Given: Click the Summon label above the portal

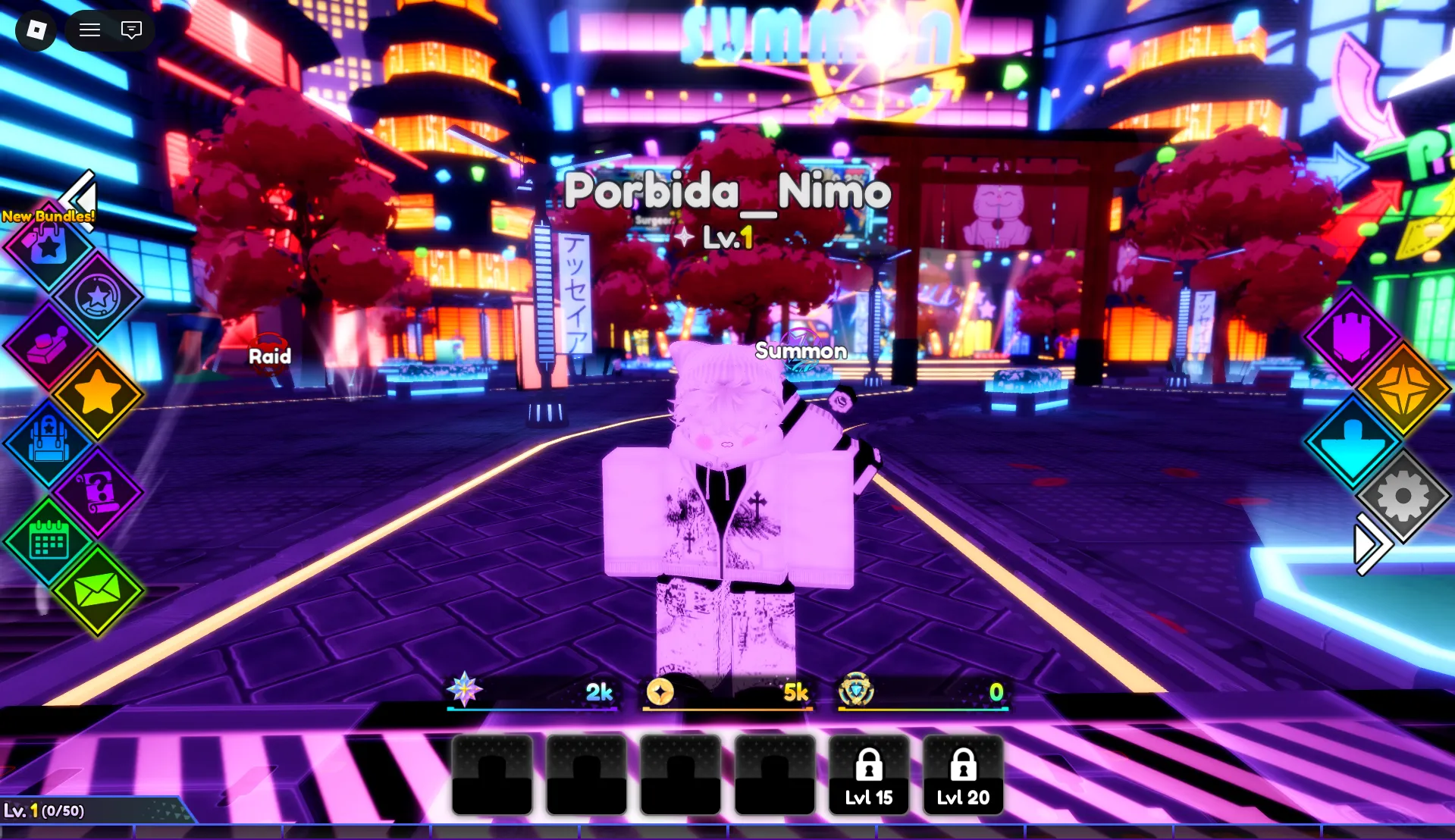Looking at the screenshot, I should (x=800, y=351).
